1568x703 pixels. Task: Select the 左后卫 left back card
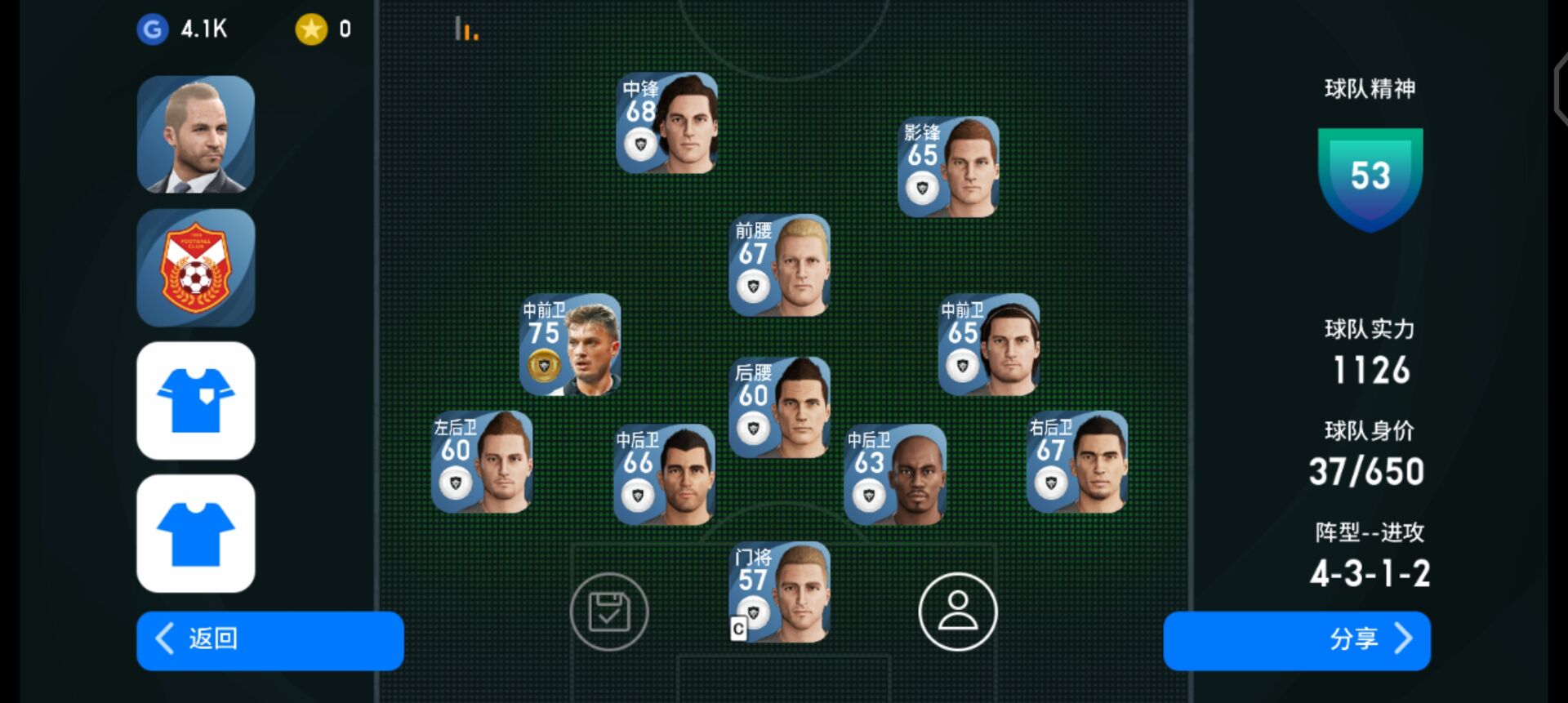482,462
